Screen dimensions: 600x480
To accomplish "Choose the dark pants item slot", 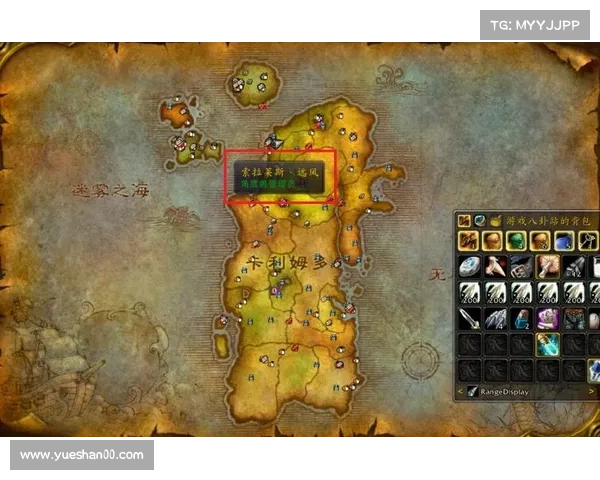I will (572, 319).
